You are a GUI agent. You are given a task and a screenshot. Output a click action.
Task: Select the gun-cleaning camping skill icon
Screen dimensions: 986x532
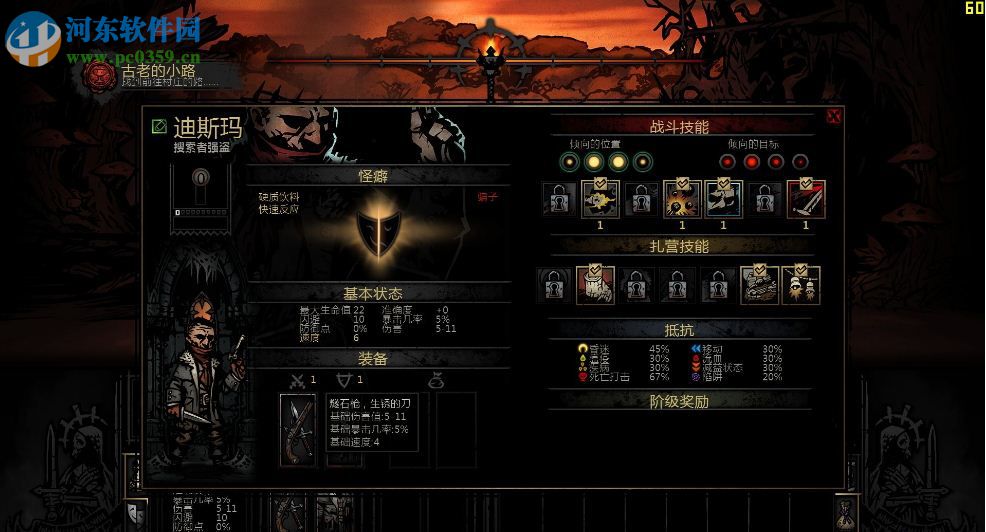pyautogui.click(x=759, y=284)
